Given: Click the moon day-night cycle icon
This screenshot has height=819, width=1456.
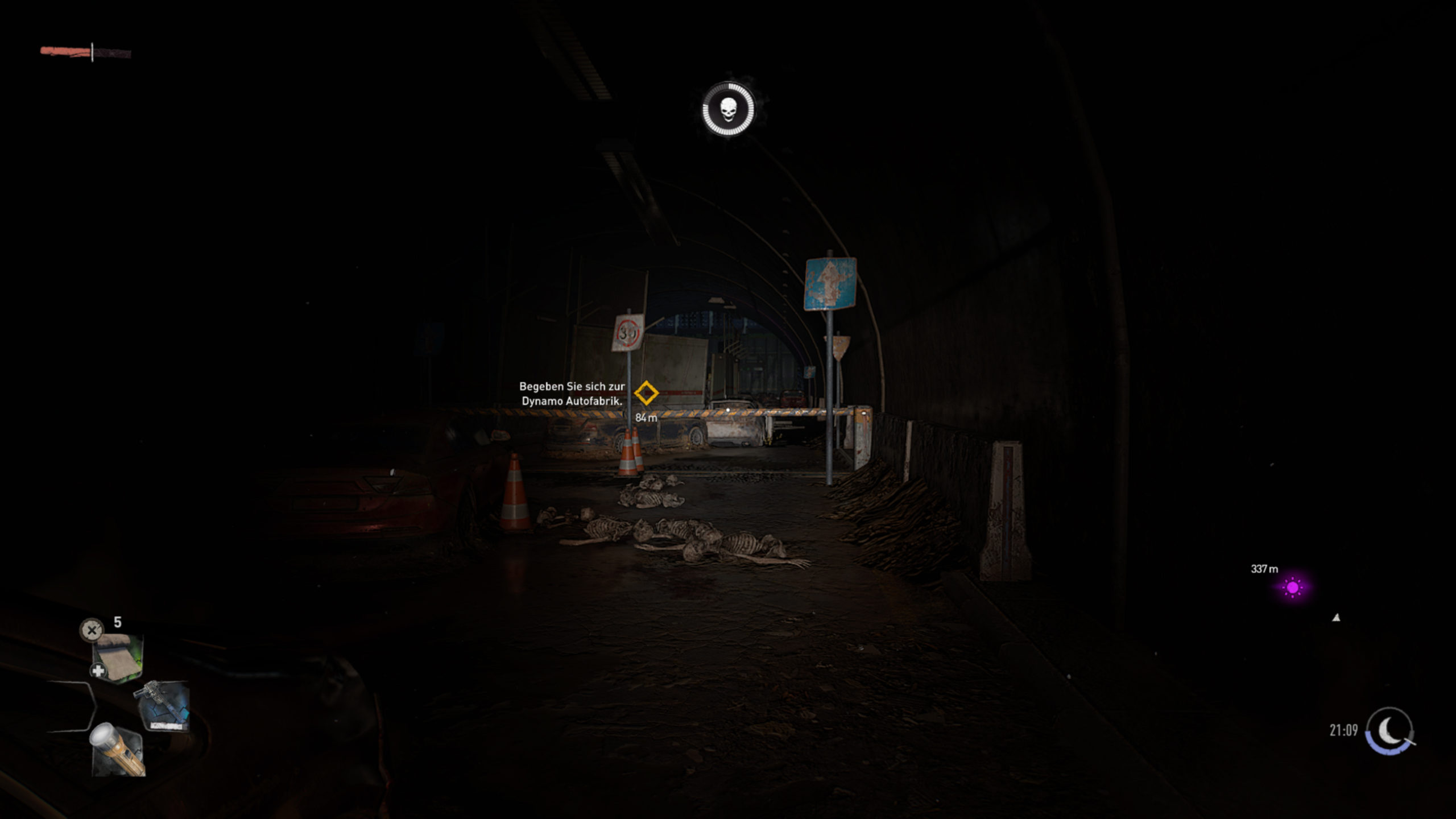Looking at the screenshot, I should click(x=1390, y=730).
